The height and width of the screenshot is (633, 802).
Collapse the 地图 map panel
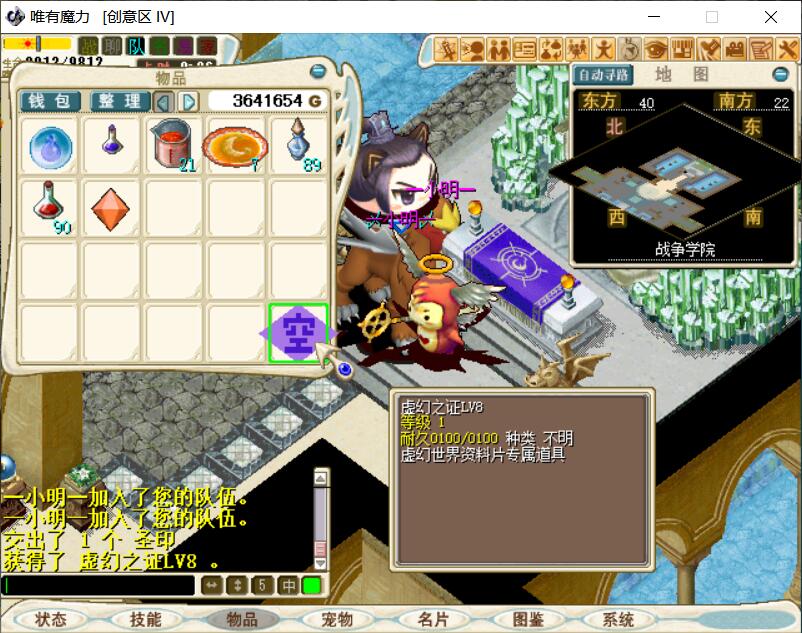(x=780, y=75)
